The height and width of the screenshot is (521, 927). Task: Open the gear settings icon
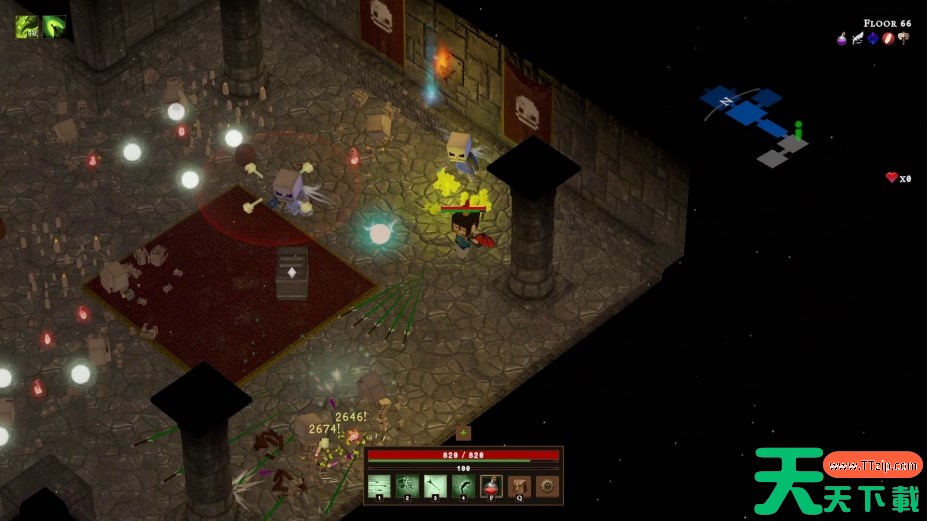(546, 487)
